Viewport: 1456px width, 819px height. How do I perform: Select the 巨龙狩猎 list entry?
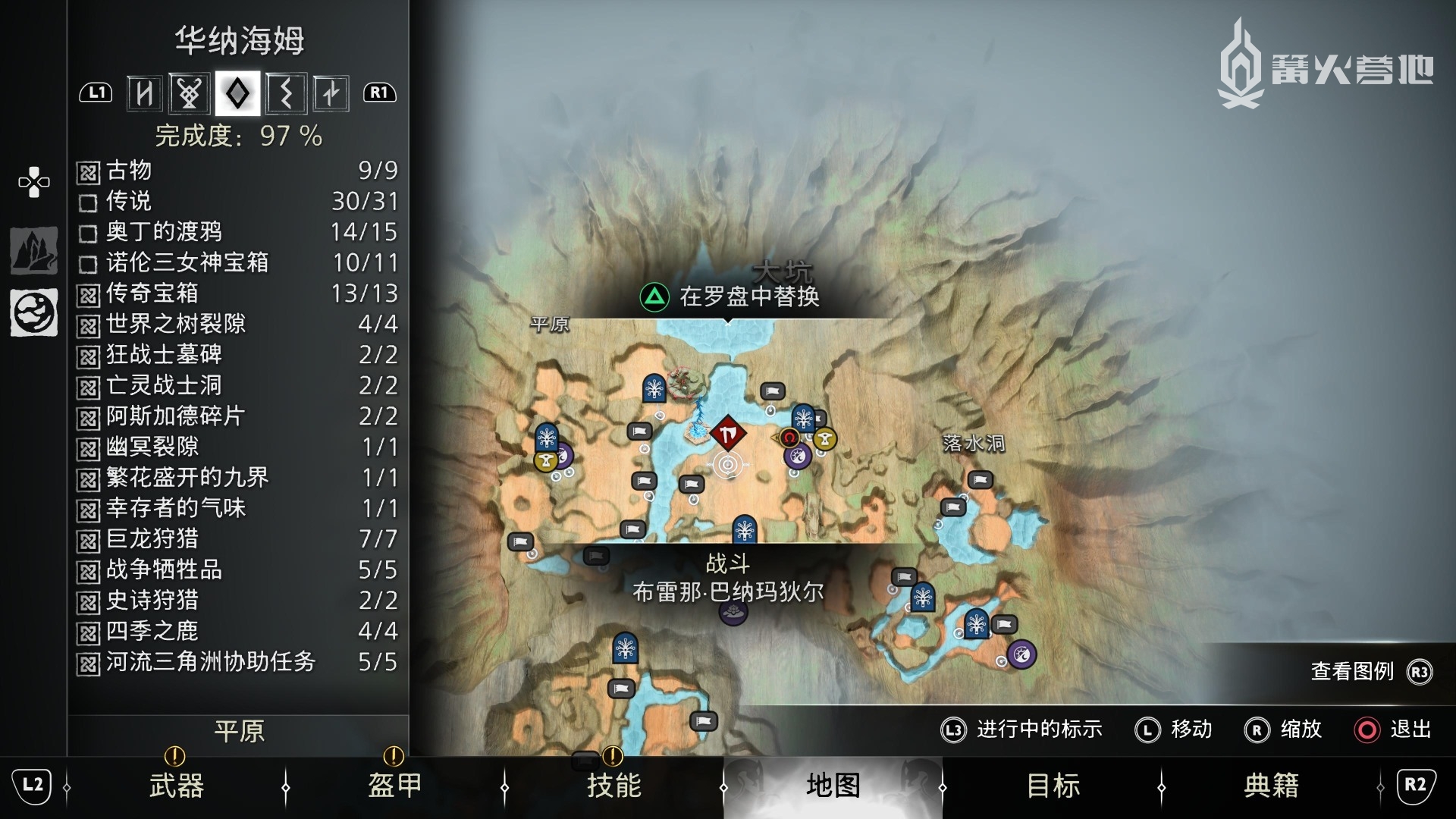pos(237,538)
